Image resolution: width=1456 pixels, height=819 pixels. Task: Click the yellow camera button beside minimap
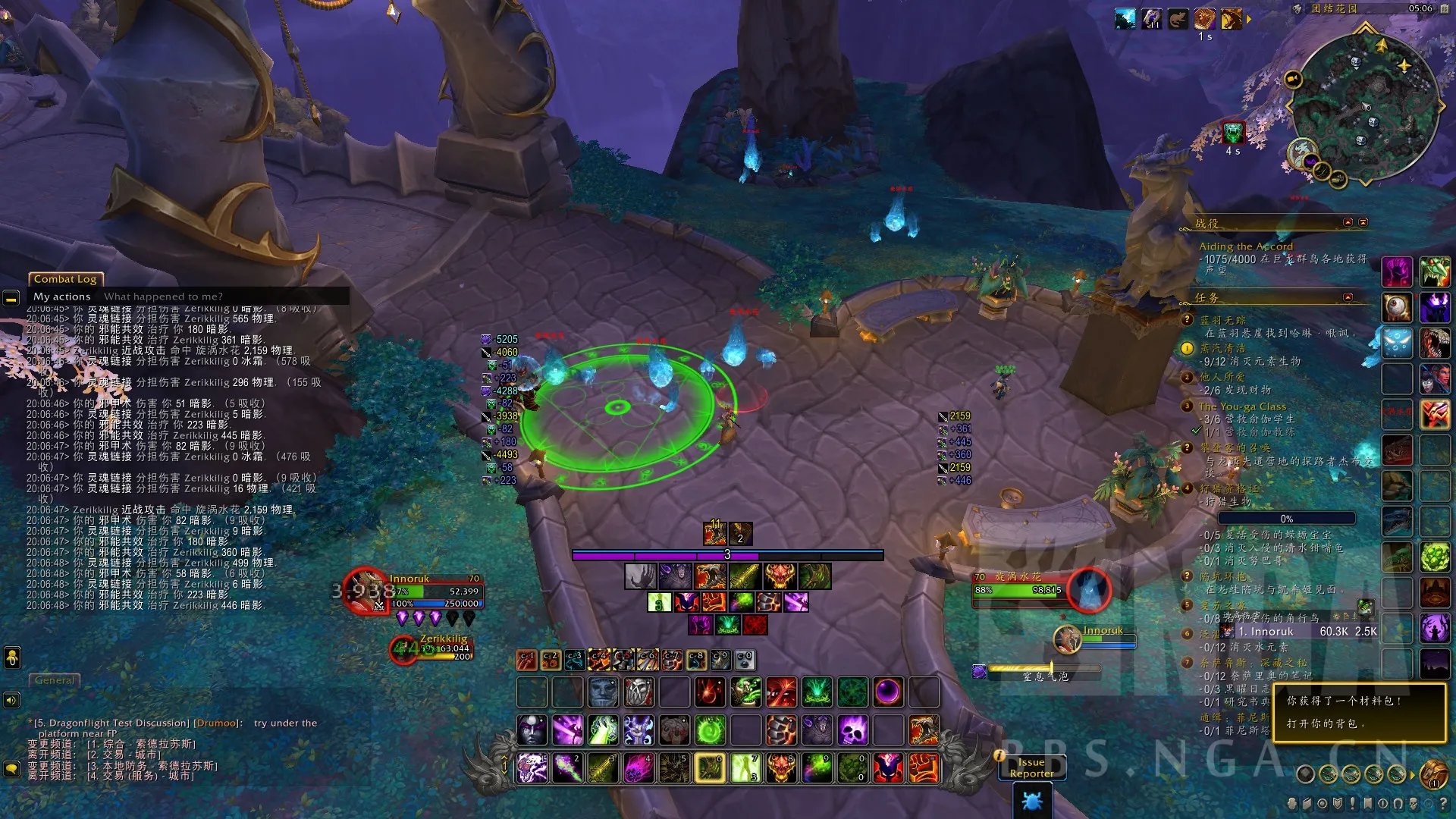1293,79
